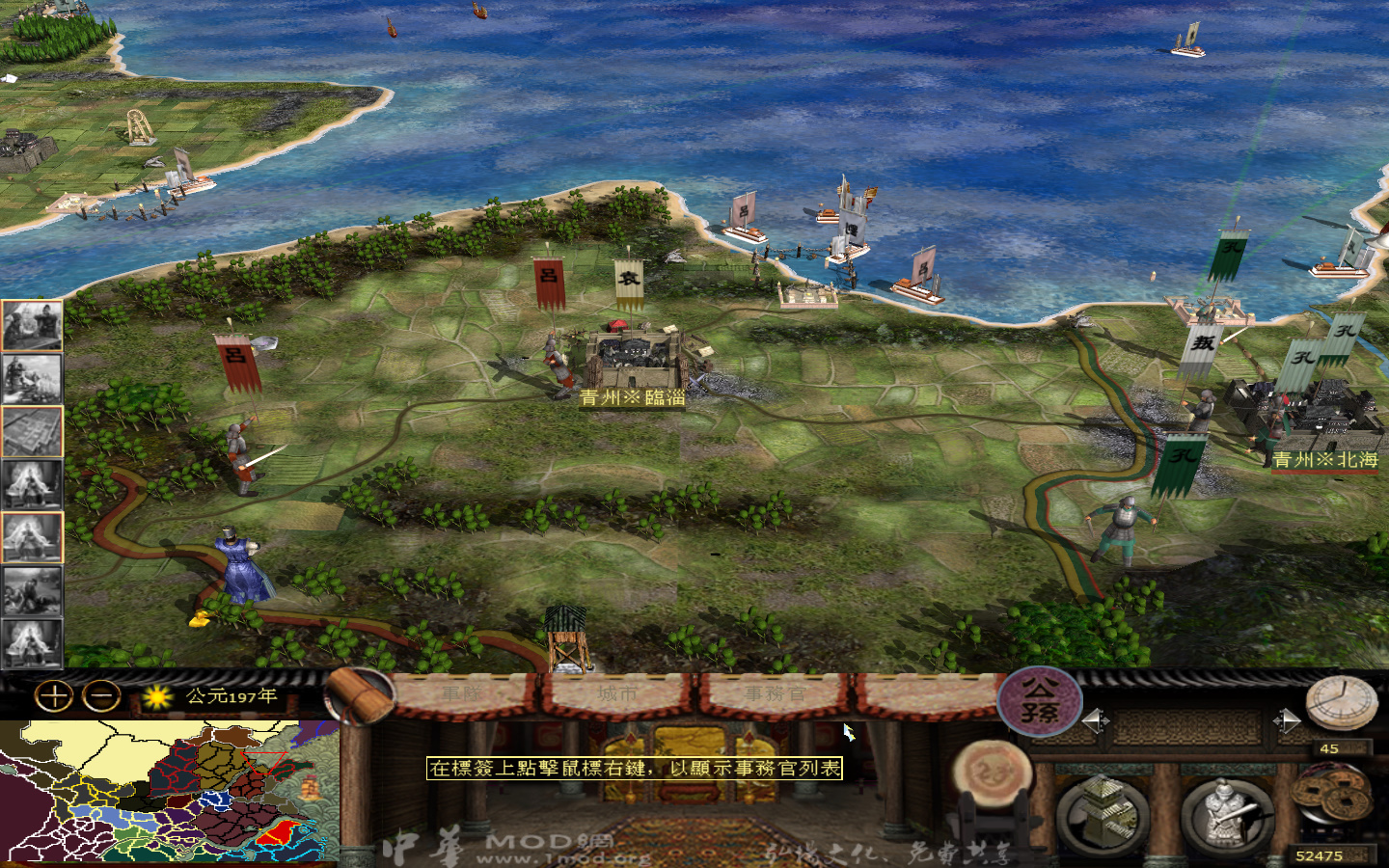The image size is (1389, 868).
Task: Click the armored soldier army list icon
Action: click(1230, 813)
